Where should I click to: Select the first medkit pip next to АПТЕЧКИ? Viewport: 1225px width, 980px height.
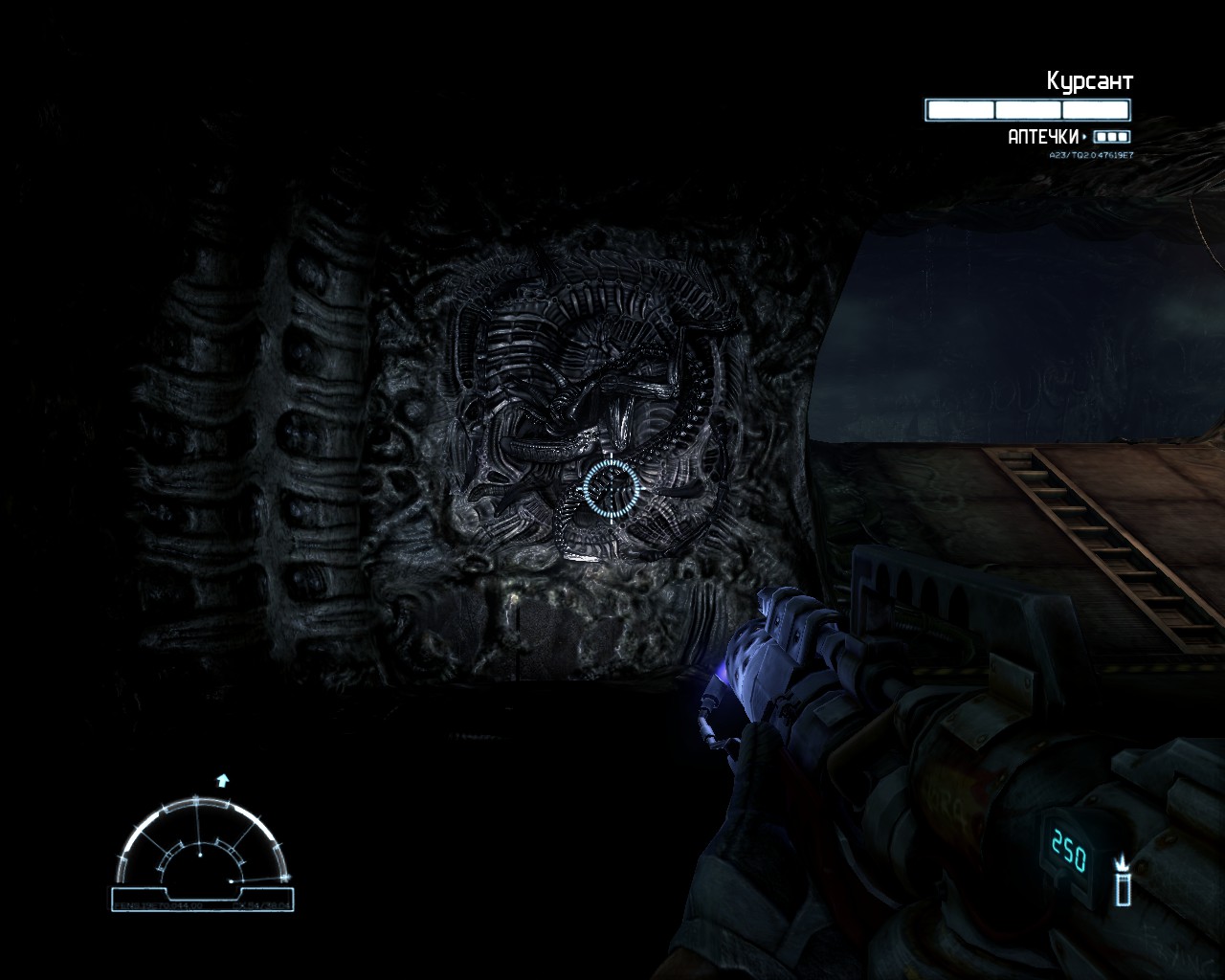click(1100, 136)
